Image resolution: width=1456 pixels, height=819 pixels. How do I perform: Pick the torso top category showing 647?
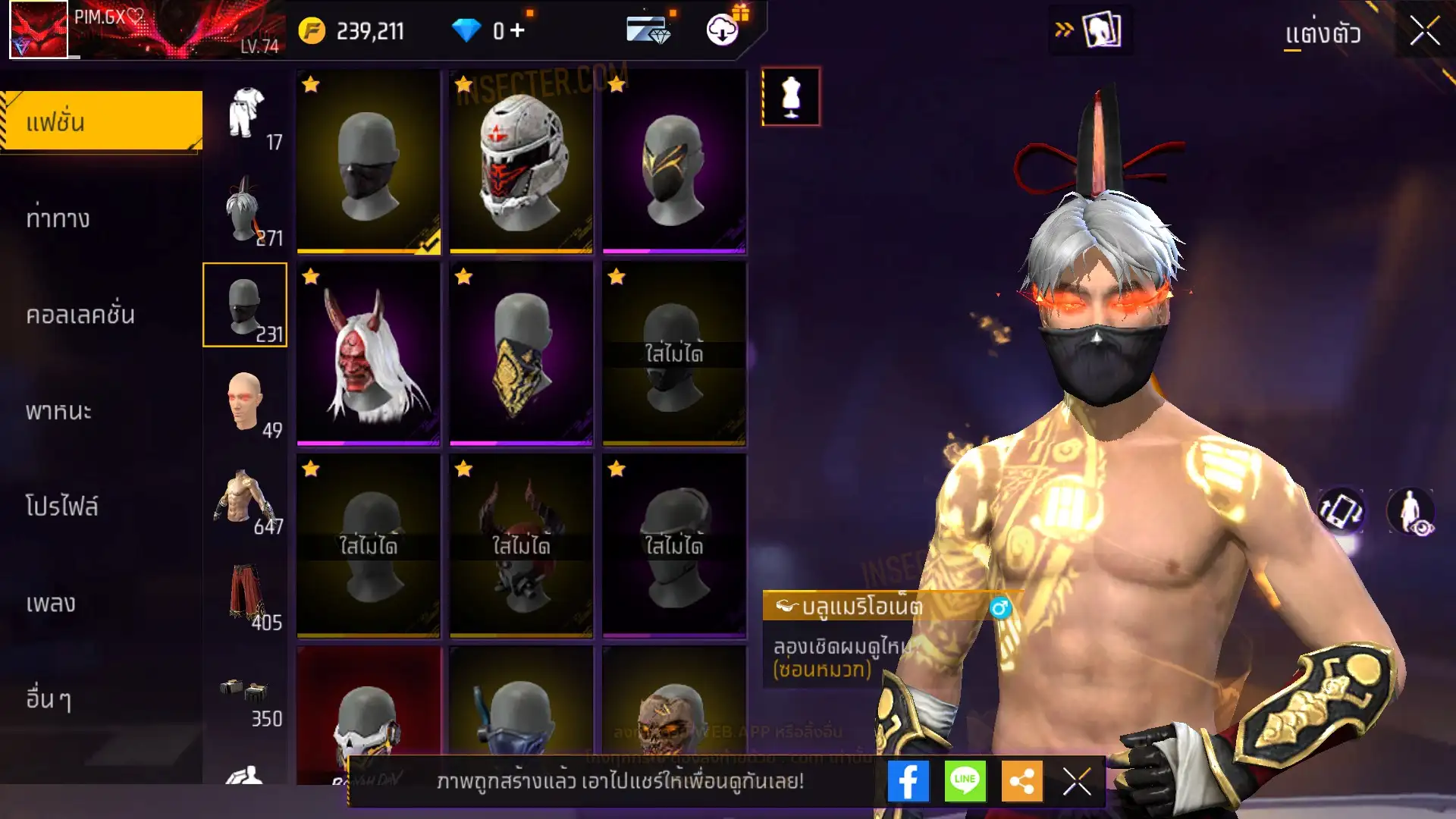[245, 499]
